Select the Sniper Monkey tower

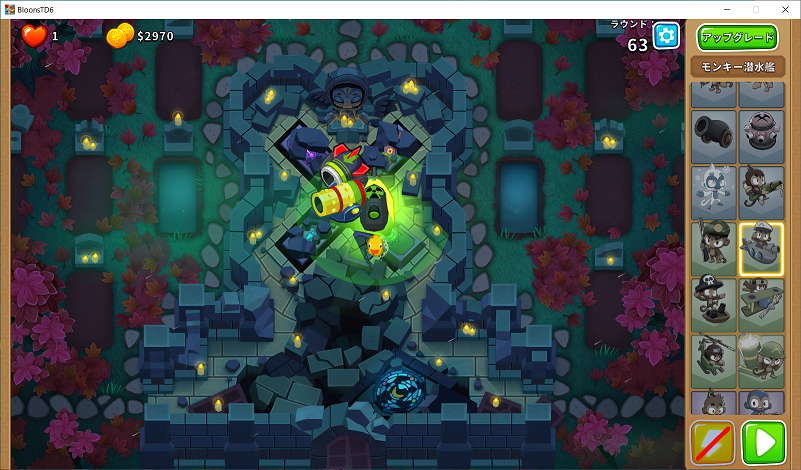click(713, 247)
